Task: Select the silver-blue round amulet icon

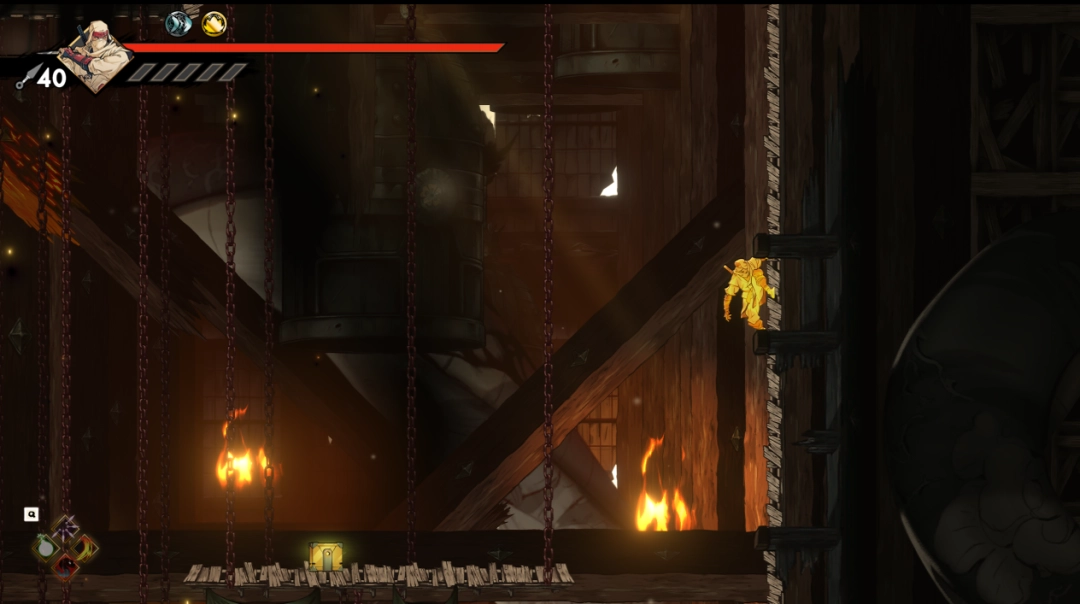Action: tap(178, 23)
